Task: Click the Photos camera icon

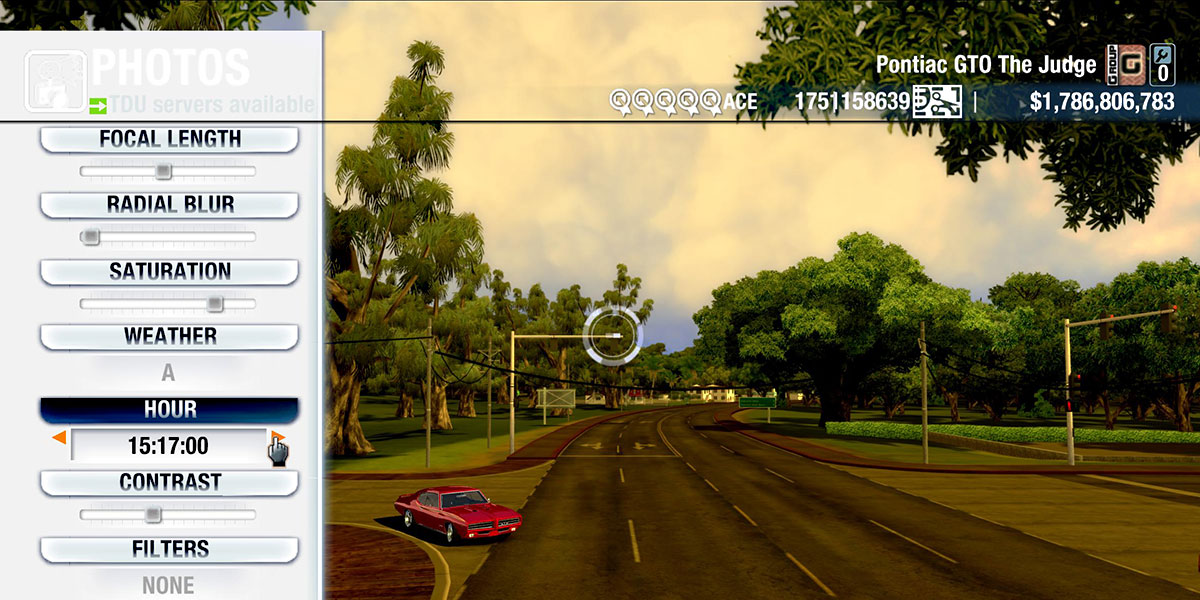Action: (54, 80)
